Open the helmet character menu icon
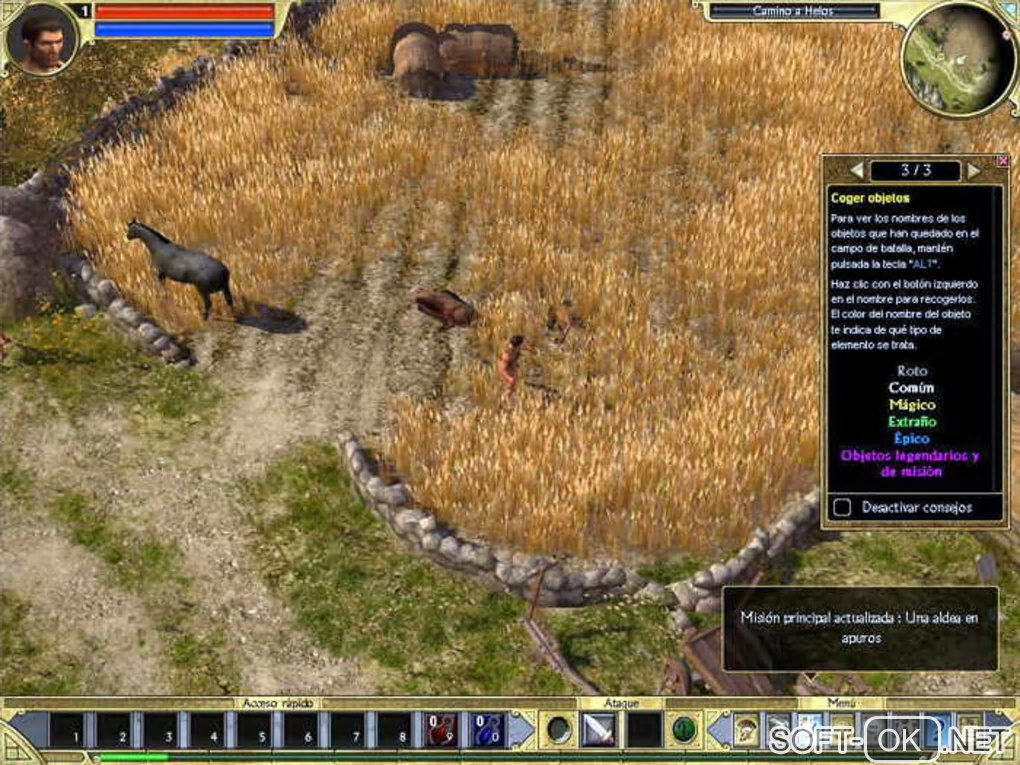Image resolution: width=1020 pixels, height=765 pixels. point(746,731)
